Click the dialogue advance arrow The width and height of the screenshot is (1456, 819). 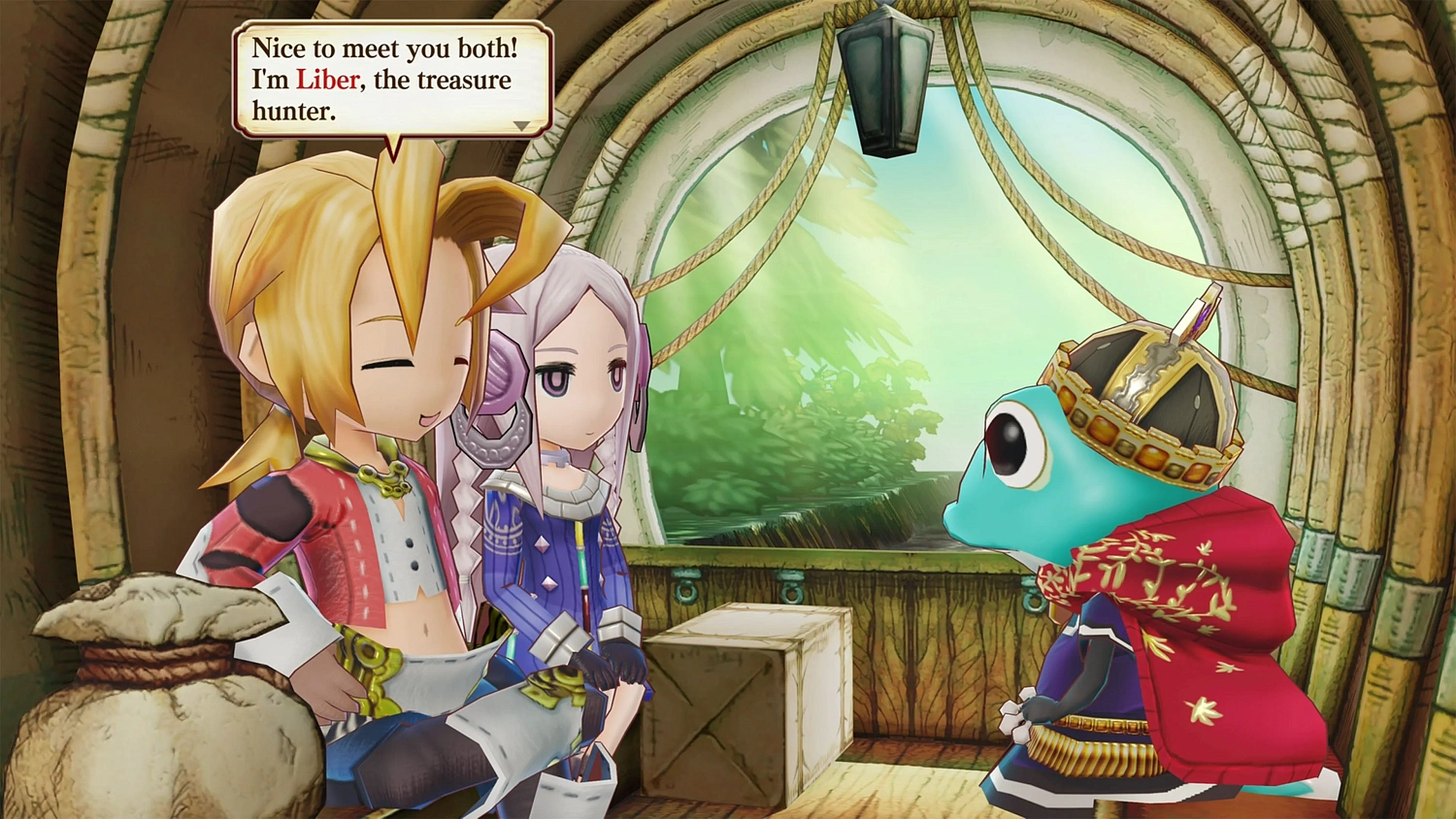tap(521, 124)
